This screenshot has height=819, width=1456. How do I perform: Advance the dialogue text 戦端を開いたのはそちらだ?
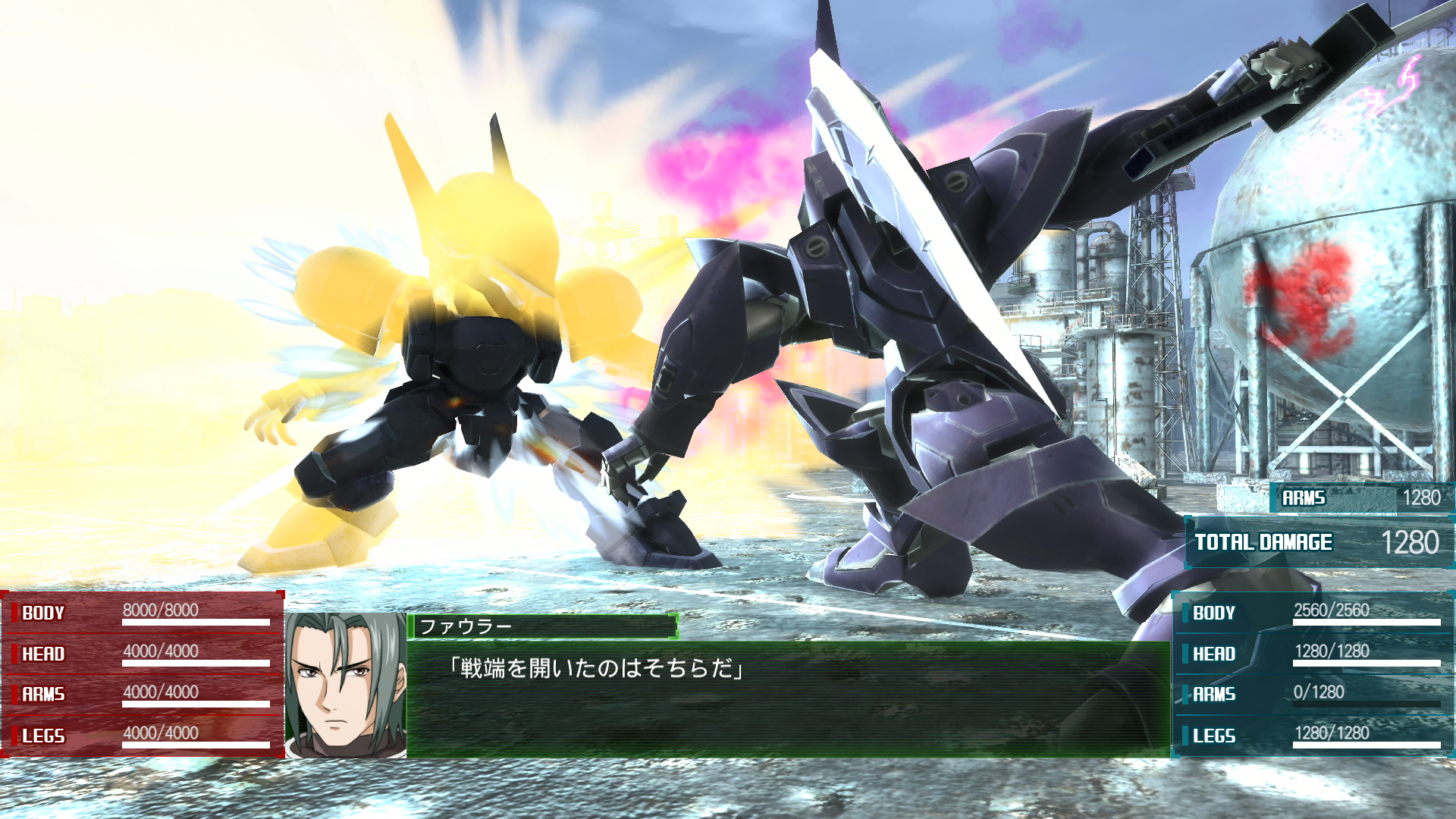click(x=597, y=669)
